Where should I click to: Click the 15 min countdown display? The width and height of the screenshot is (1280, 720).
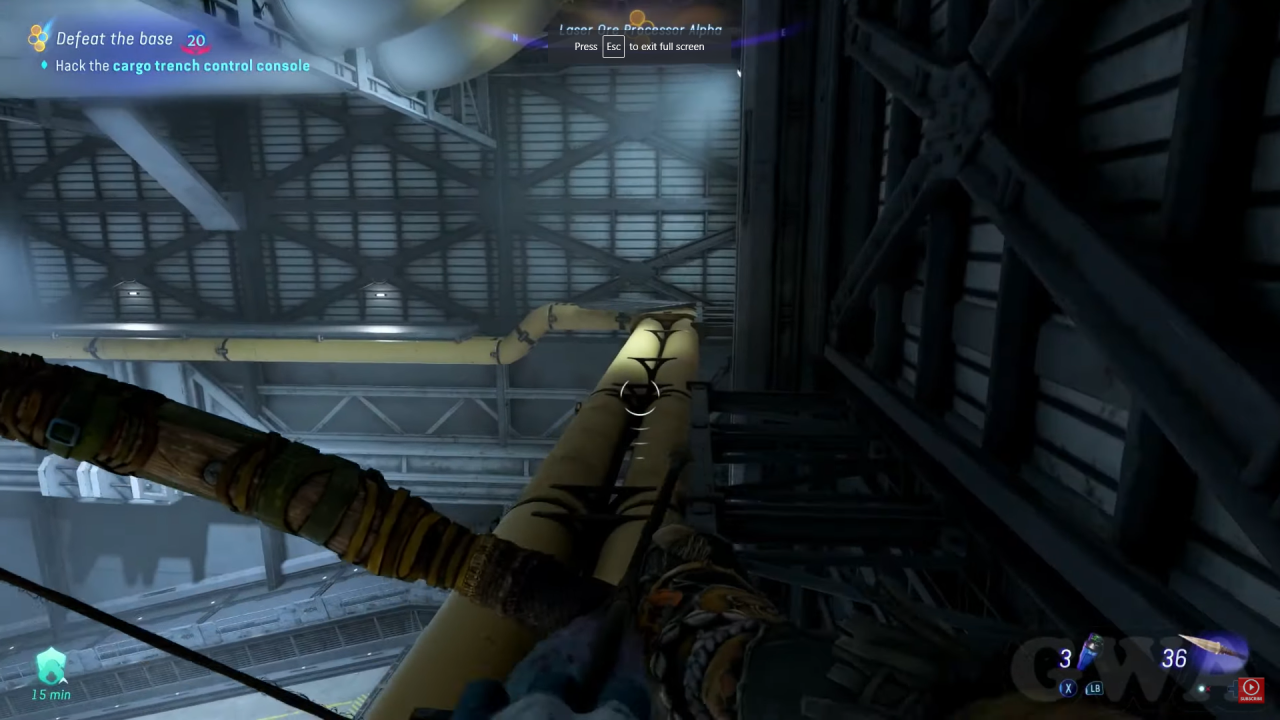tap(51, 695)
